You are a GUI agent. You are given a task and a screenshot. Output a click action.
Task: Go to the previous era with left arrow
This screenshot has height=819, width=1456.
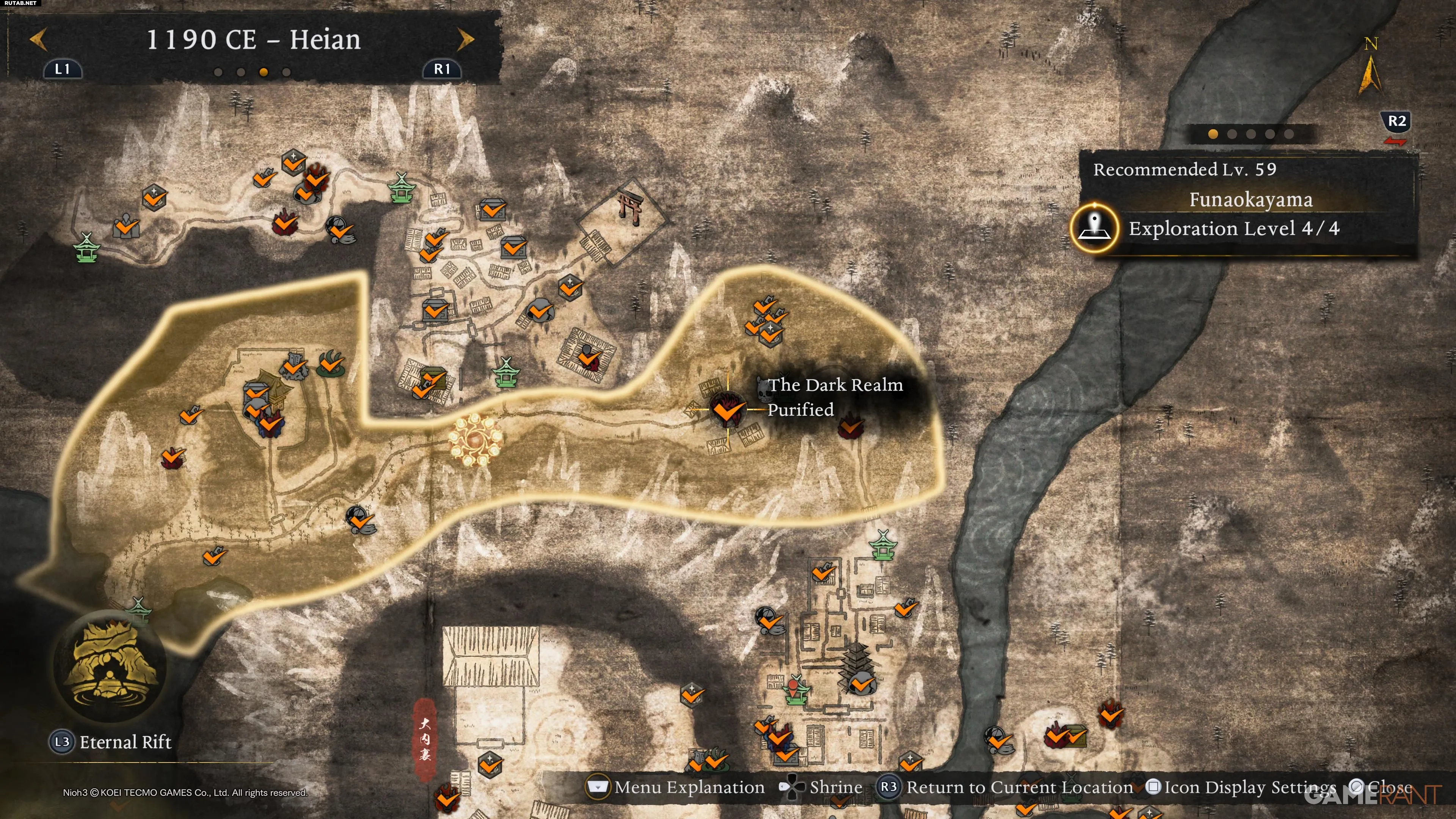coord(38,40)
